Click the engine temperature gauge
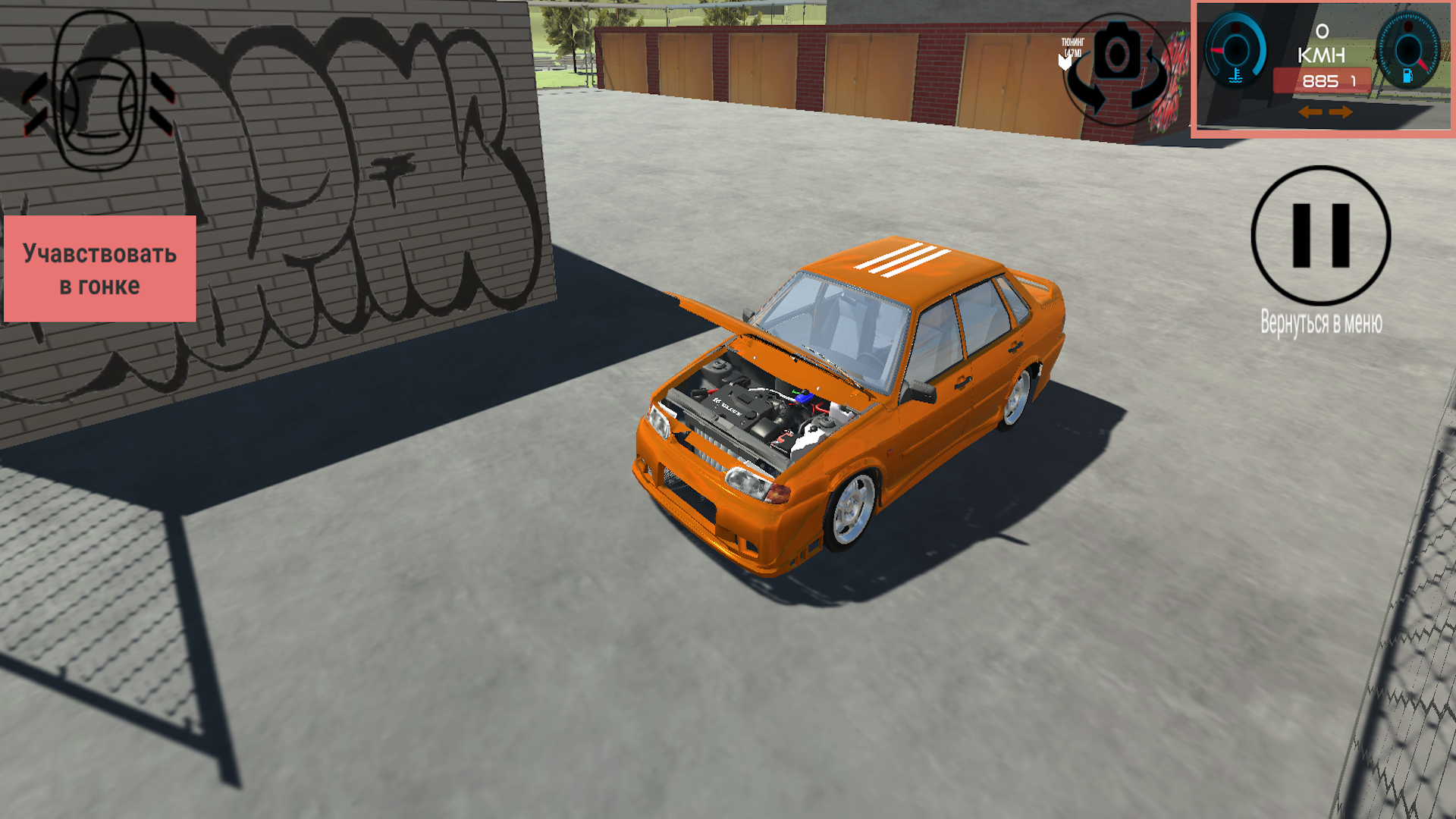Image resolution: width=1456 pixels, height=819 pixels. [x=1236, y=49]
